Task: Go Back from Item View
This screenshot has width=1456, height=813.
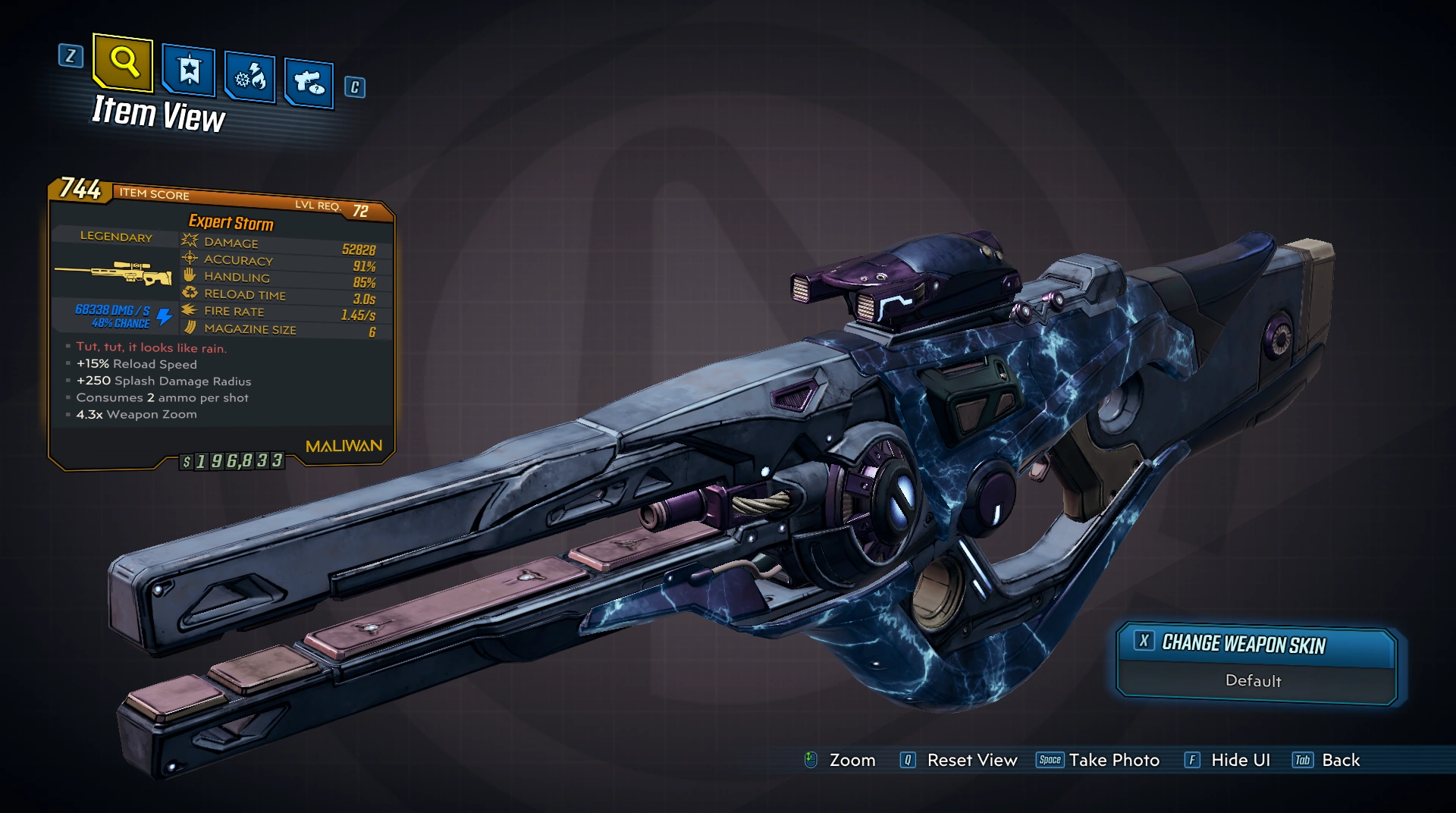Action: click(x=1340, y=760)
